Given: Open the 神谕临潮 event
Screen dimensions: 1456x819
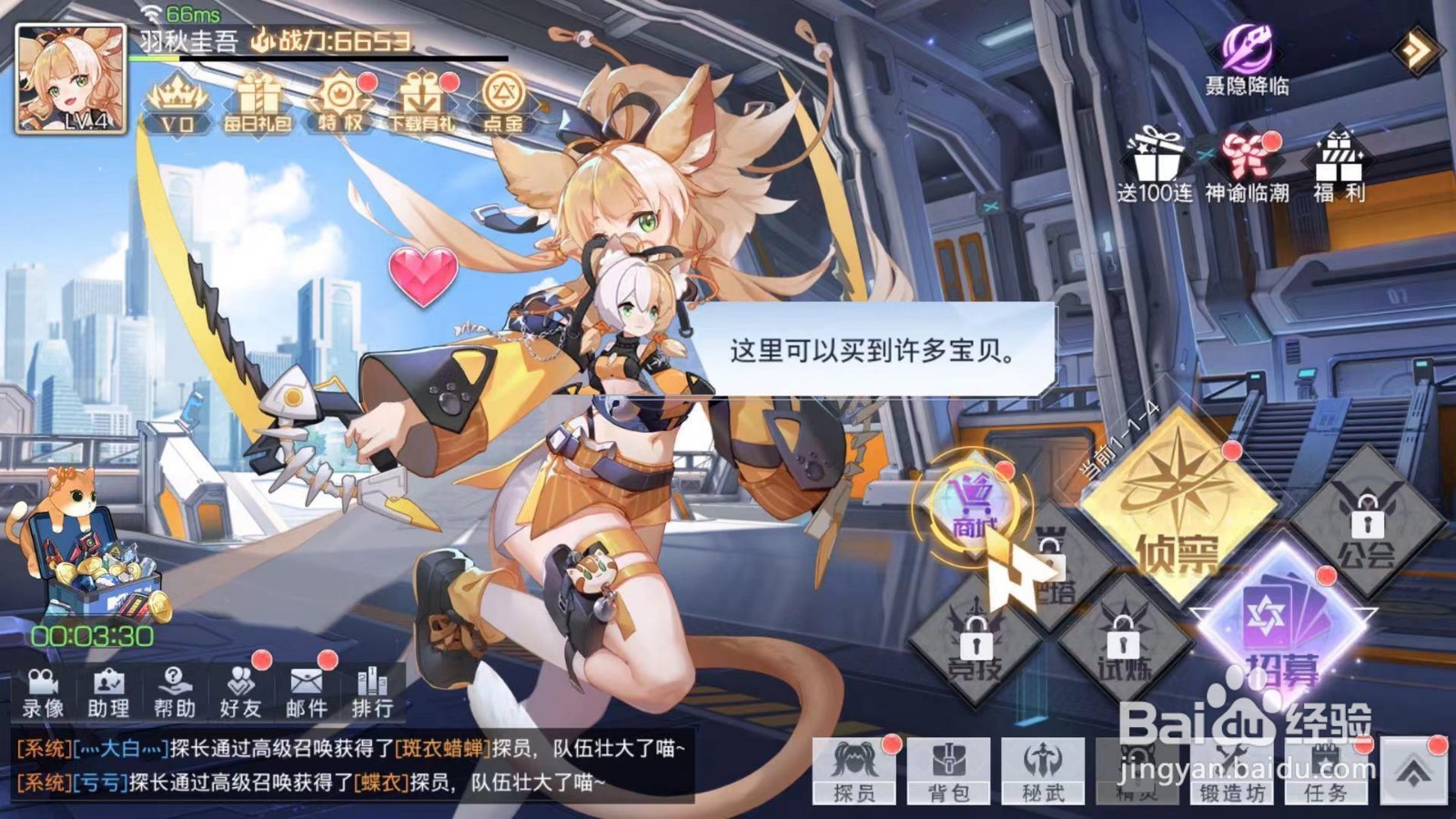Looking at the screenshot, I should click(x=1246, y=164).
